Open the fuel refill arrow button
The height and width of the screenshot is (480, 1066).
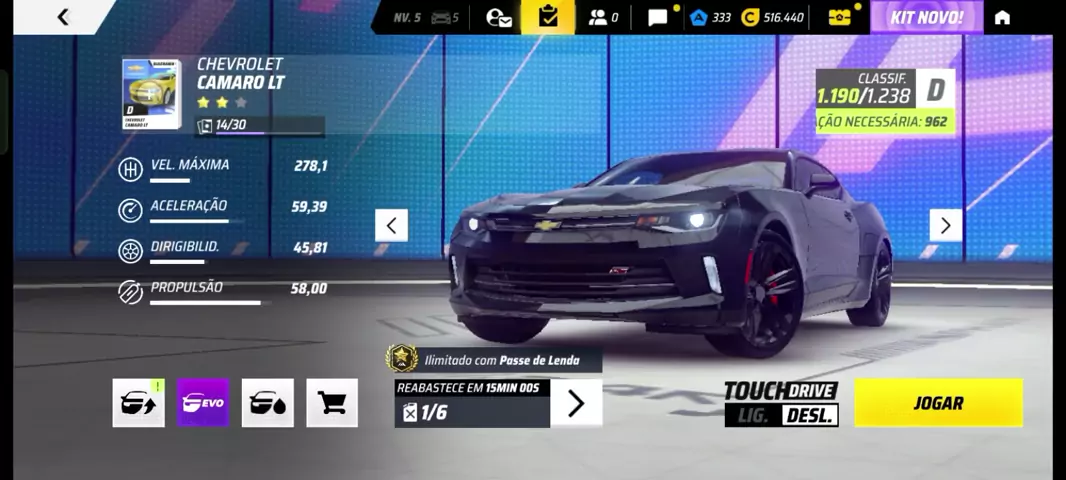coord(576,403)
